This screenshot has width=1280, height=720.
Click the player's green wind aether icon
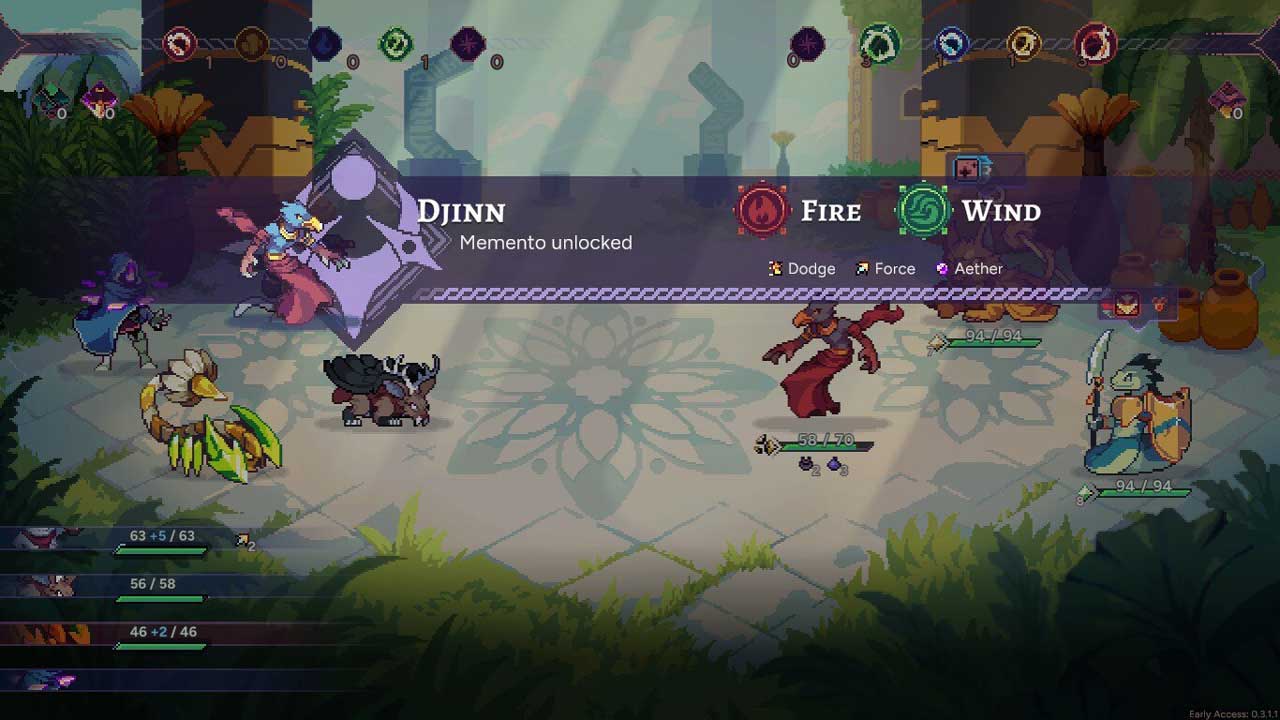tap(396, 44)
